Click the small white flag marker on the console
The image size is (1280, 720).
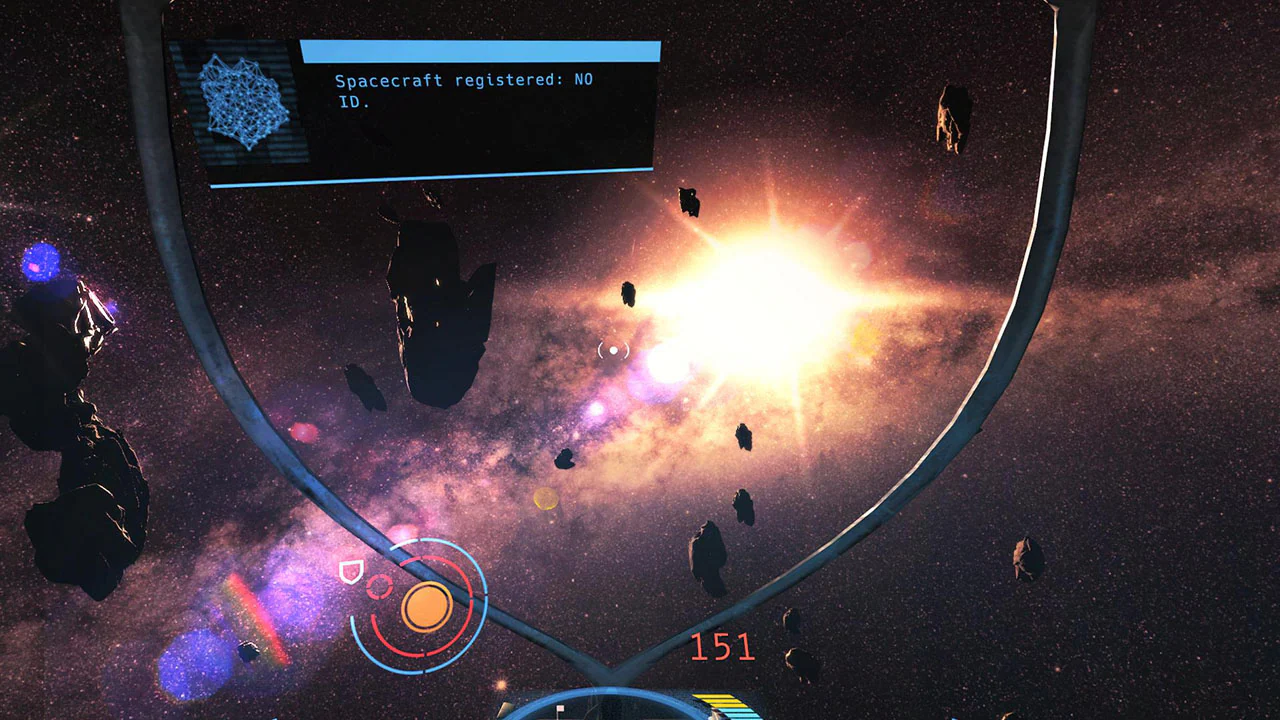561,709
